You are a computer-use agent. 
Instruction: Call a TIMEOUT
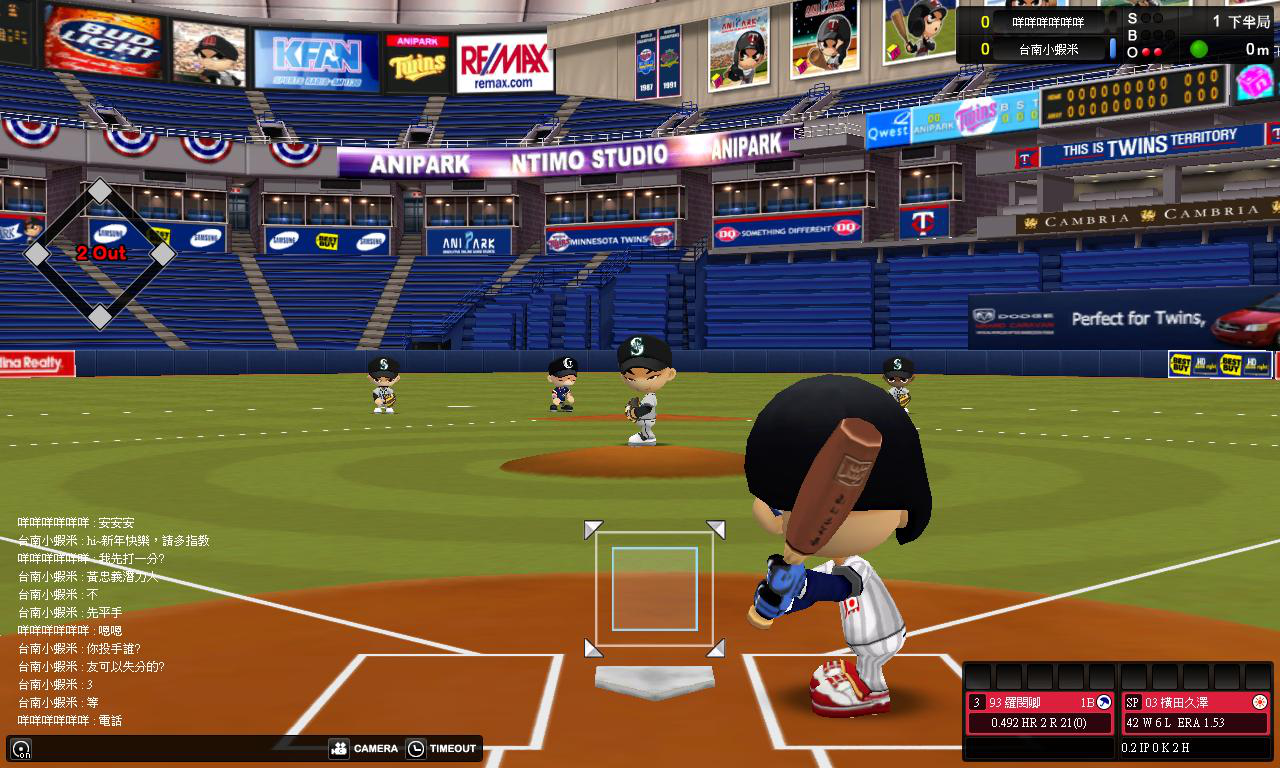(x=441, y=748)
